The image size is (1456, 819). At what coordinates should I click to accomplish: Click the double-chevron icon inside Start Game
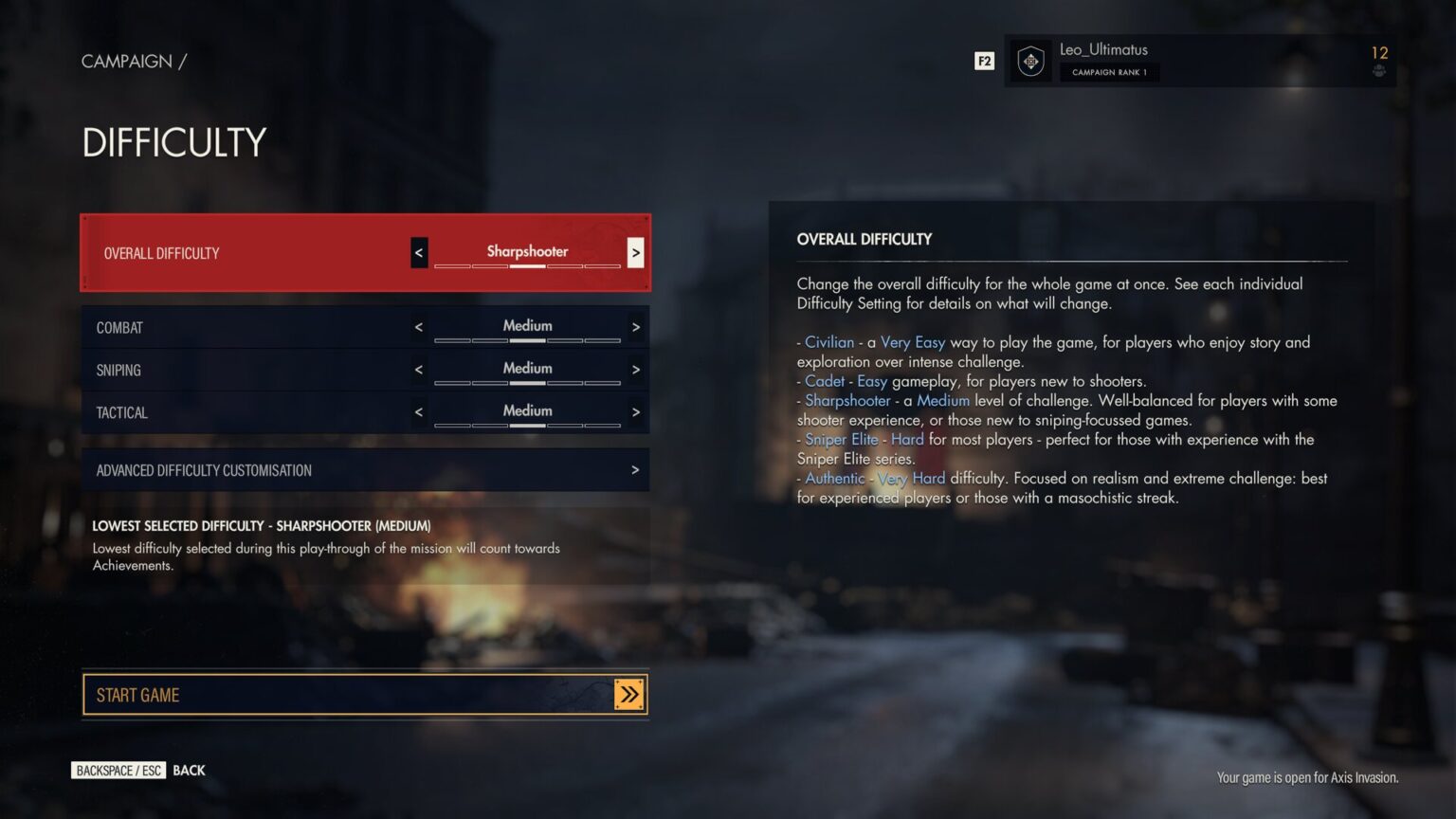[x=628, y=694]
